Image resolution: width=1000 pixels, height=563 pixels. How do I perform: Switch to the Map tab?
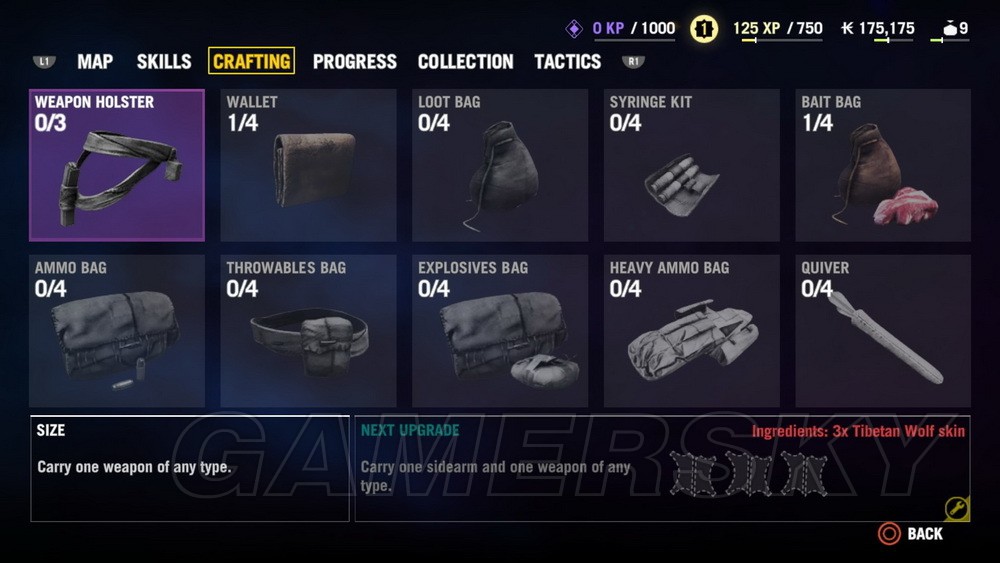tap(95, 61)
